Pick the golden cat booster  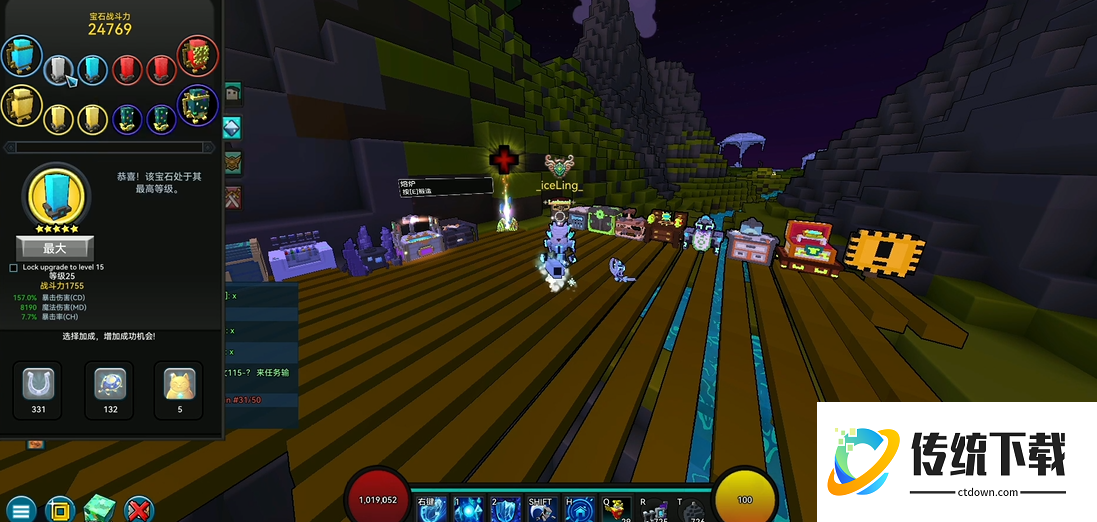coord(180,383)
